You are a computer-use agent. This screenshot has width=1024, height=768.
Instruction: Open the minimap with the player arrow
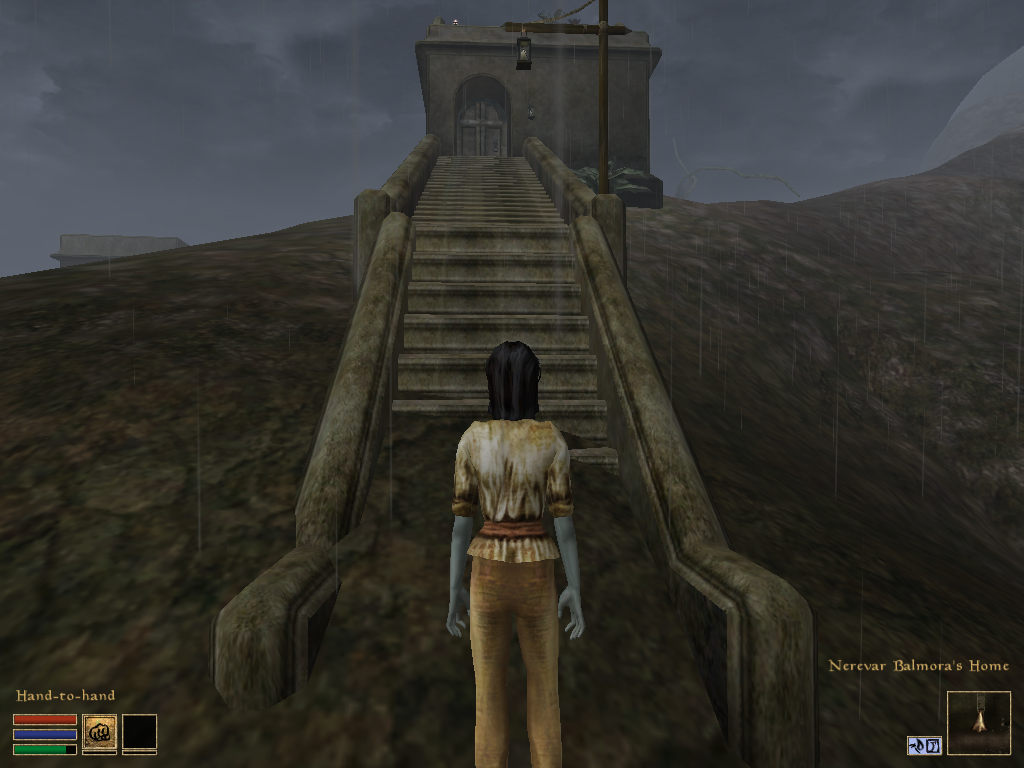click(x=978, y=722)
